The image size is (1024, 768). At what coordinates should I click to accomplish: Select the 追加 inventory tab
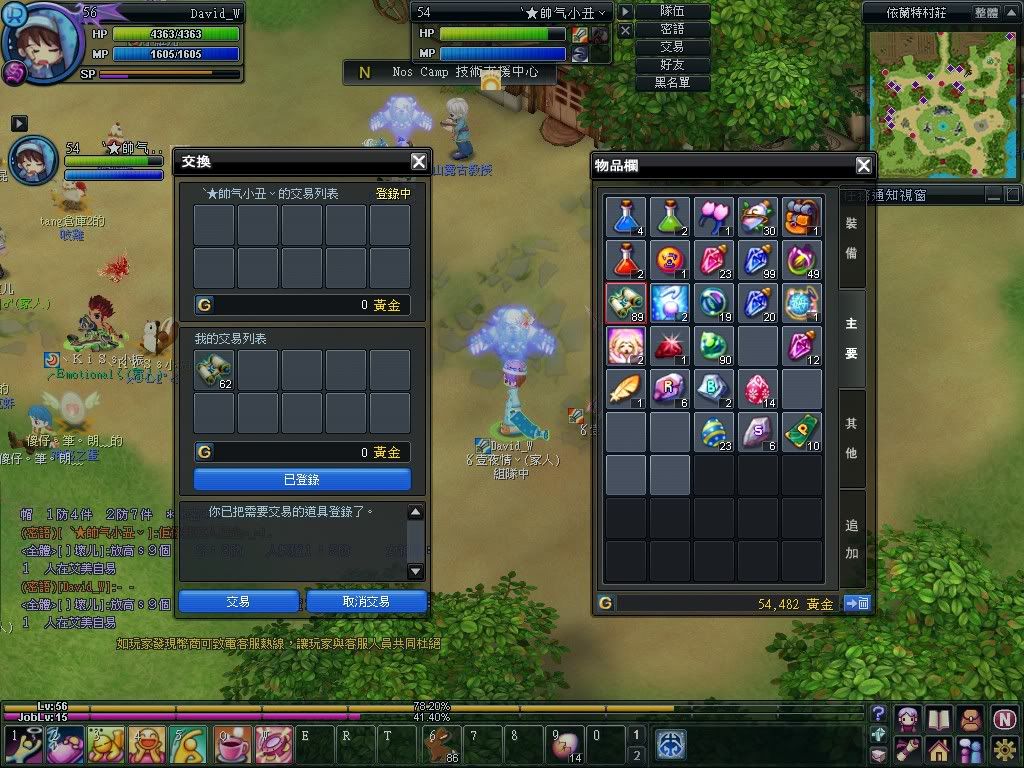851,538
